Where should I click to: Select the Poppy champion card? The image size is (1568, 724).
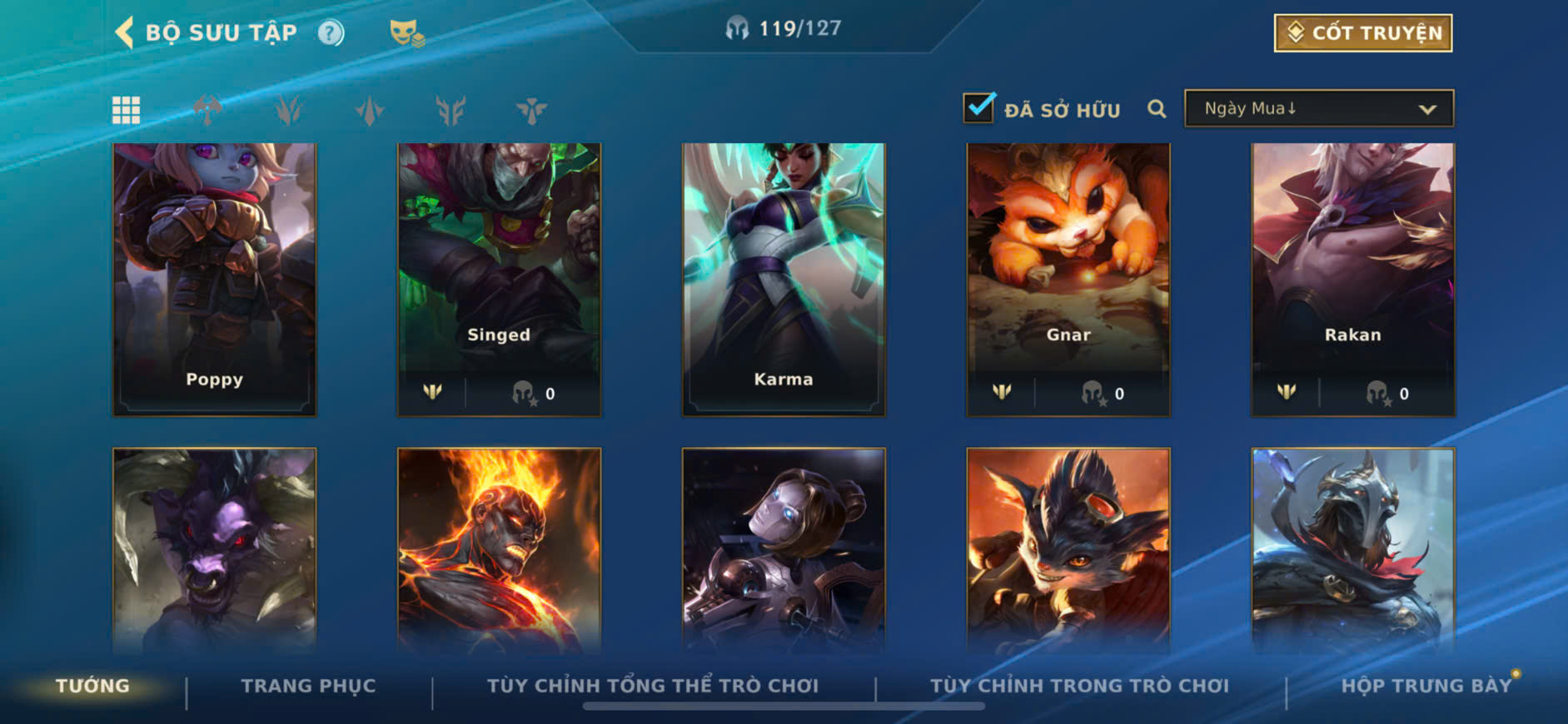click(215, 279)
